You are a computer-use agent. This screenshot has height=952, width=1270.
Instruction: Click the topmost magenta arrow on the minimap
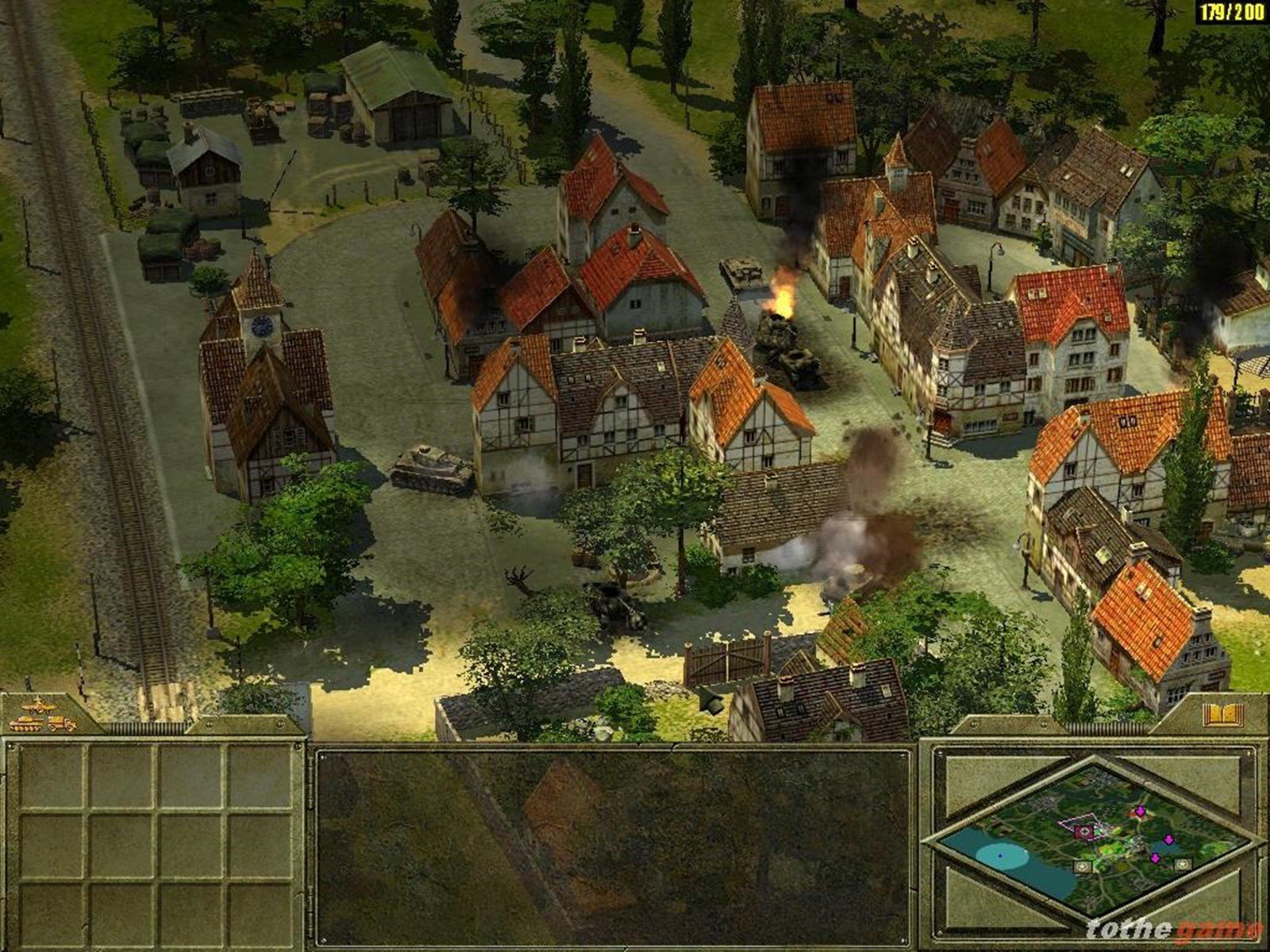click(x=1140, y=811)
